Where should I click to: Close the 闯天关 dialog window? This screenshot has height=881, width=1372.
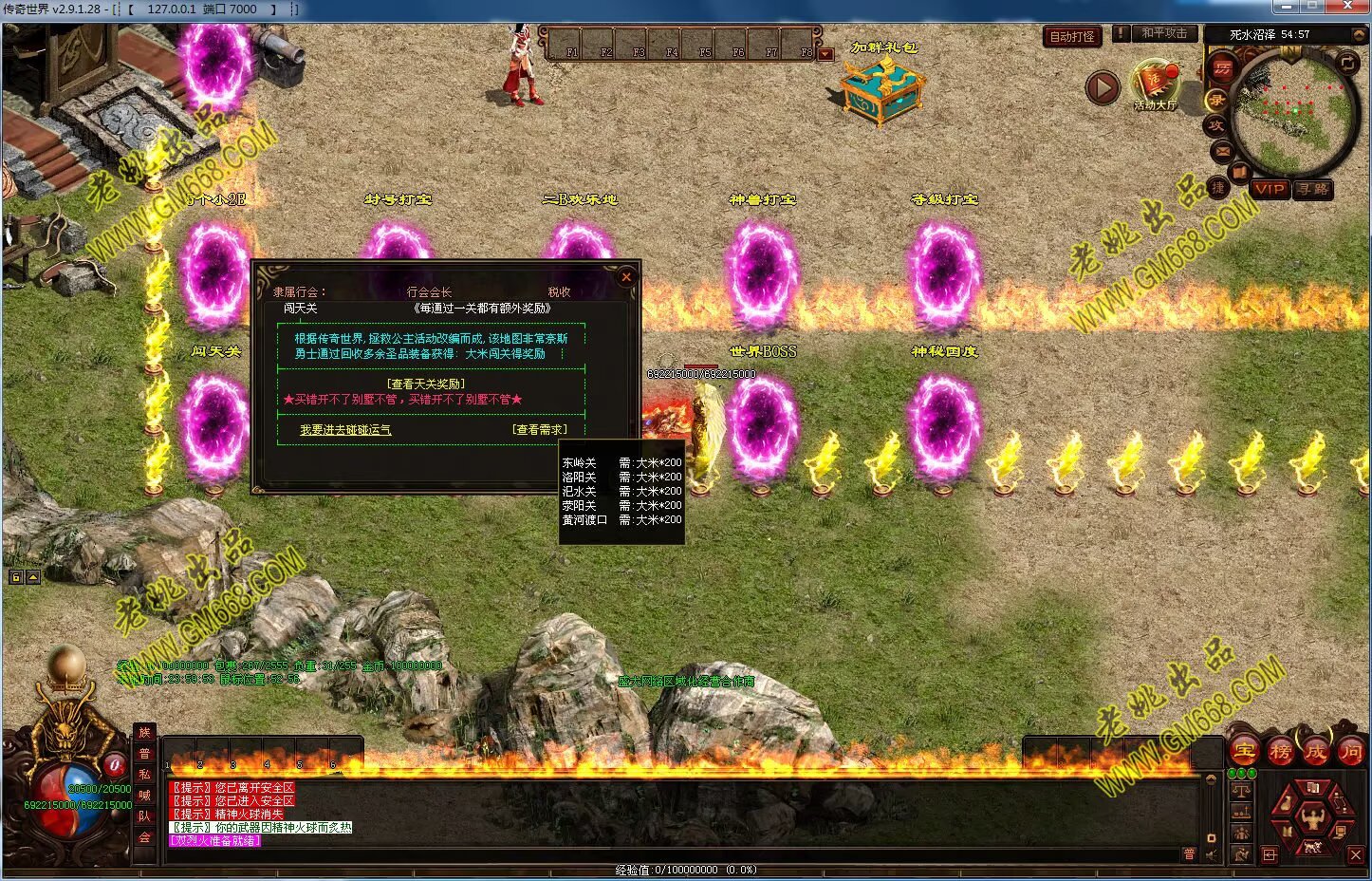(x=625, y=277)
